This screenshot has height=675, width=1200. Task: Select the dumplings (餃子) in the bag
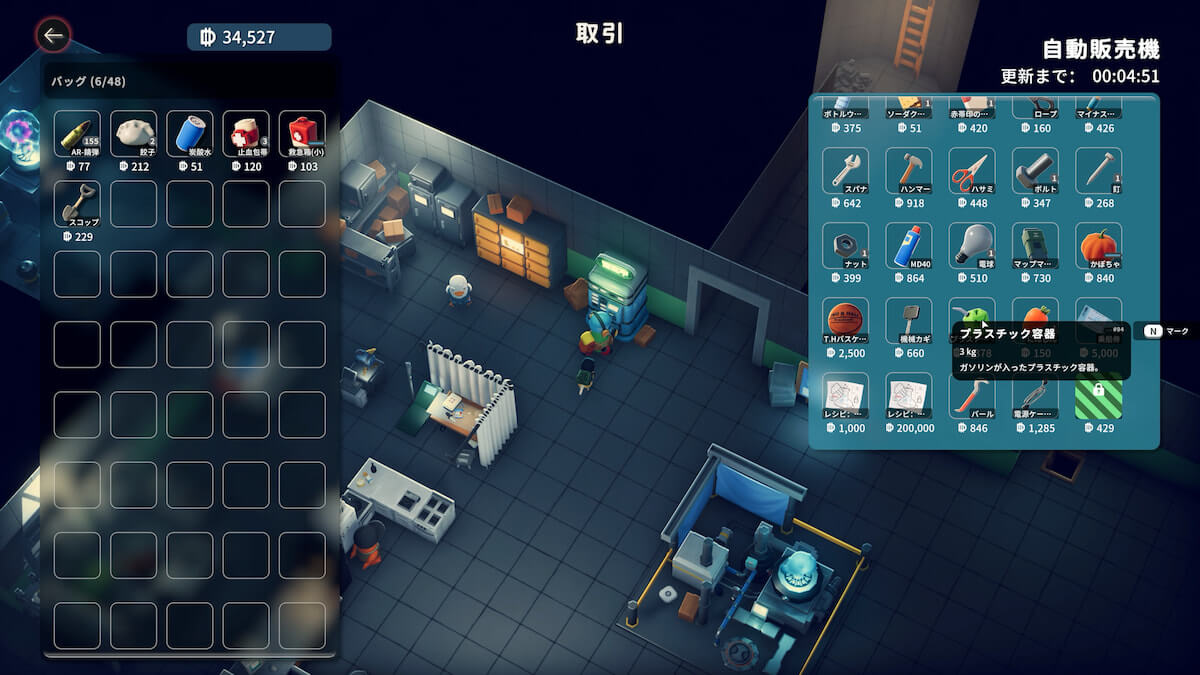tap(133, 134)
